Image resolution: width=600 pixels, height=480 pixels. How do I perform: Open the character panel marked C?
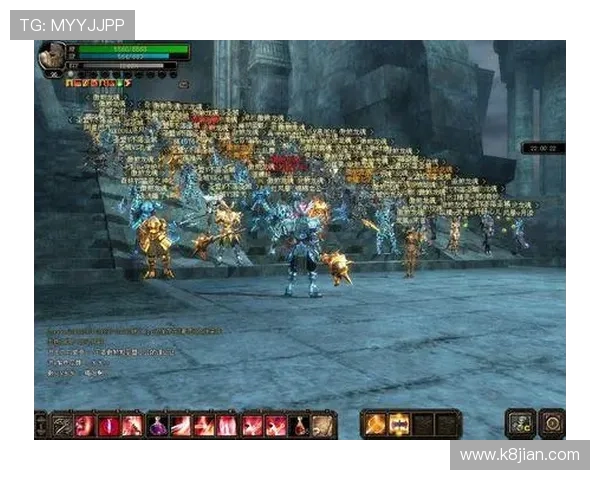point(522,423)
